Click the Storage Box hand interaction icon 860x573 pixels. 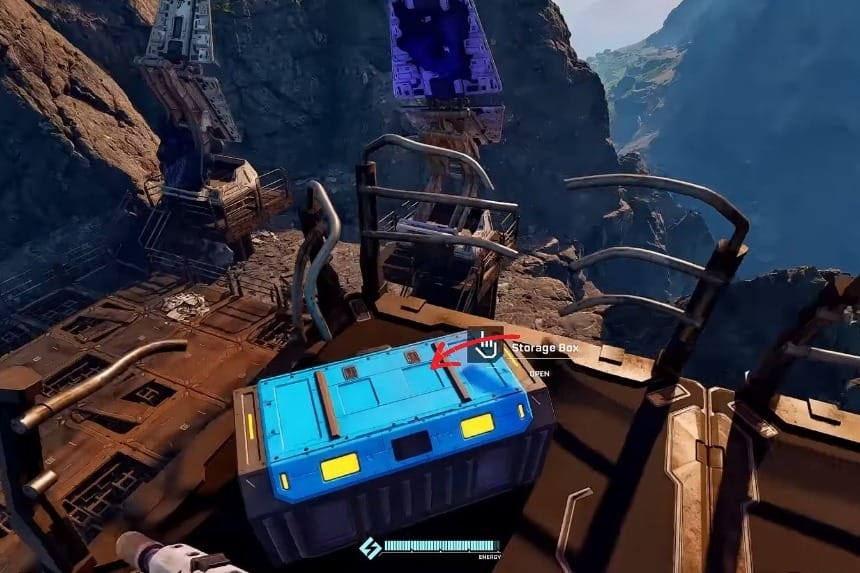coord(487,347)
